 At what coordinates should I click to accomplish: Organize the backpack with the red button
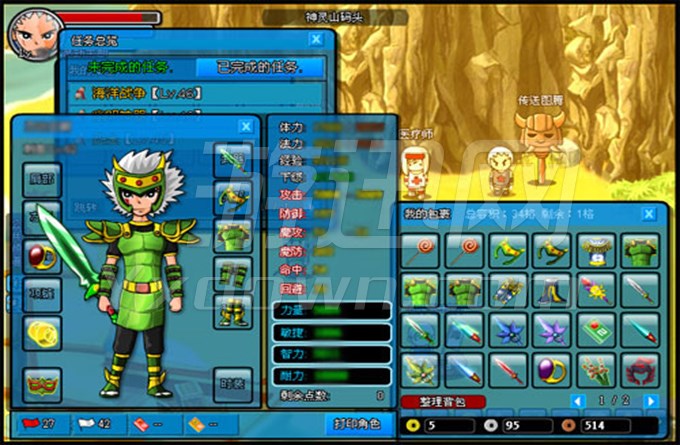(443, 401)
